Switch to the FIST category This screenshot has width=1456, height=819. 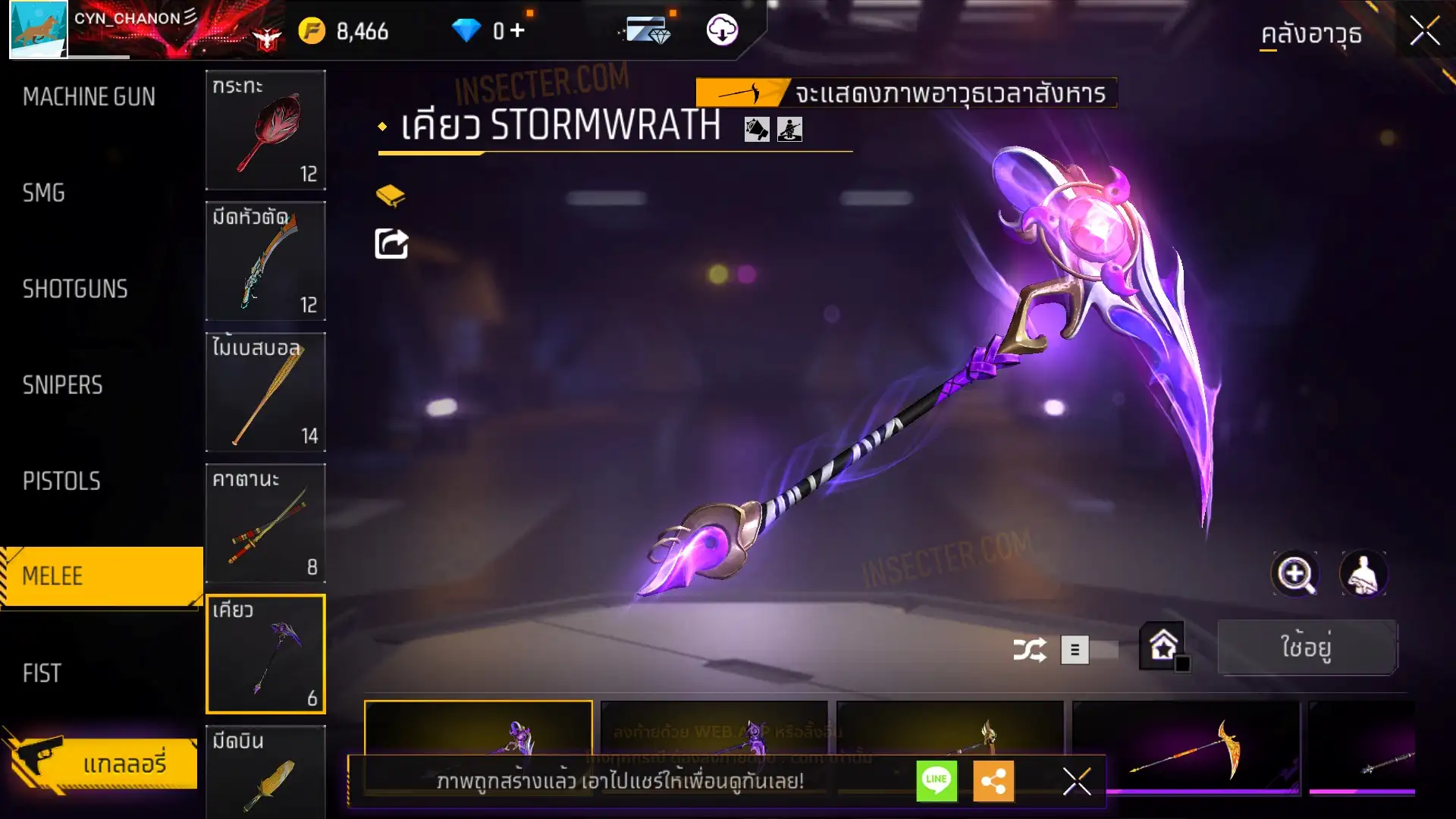(42, 673)
